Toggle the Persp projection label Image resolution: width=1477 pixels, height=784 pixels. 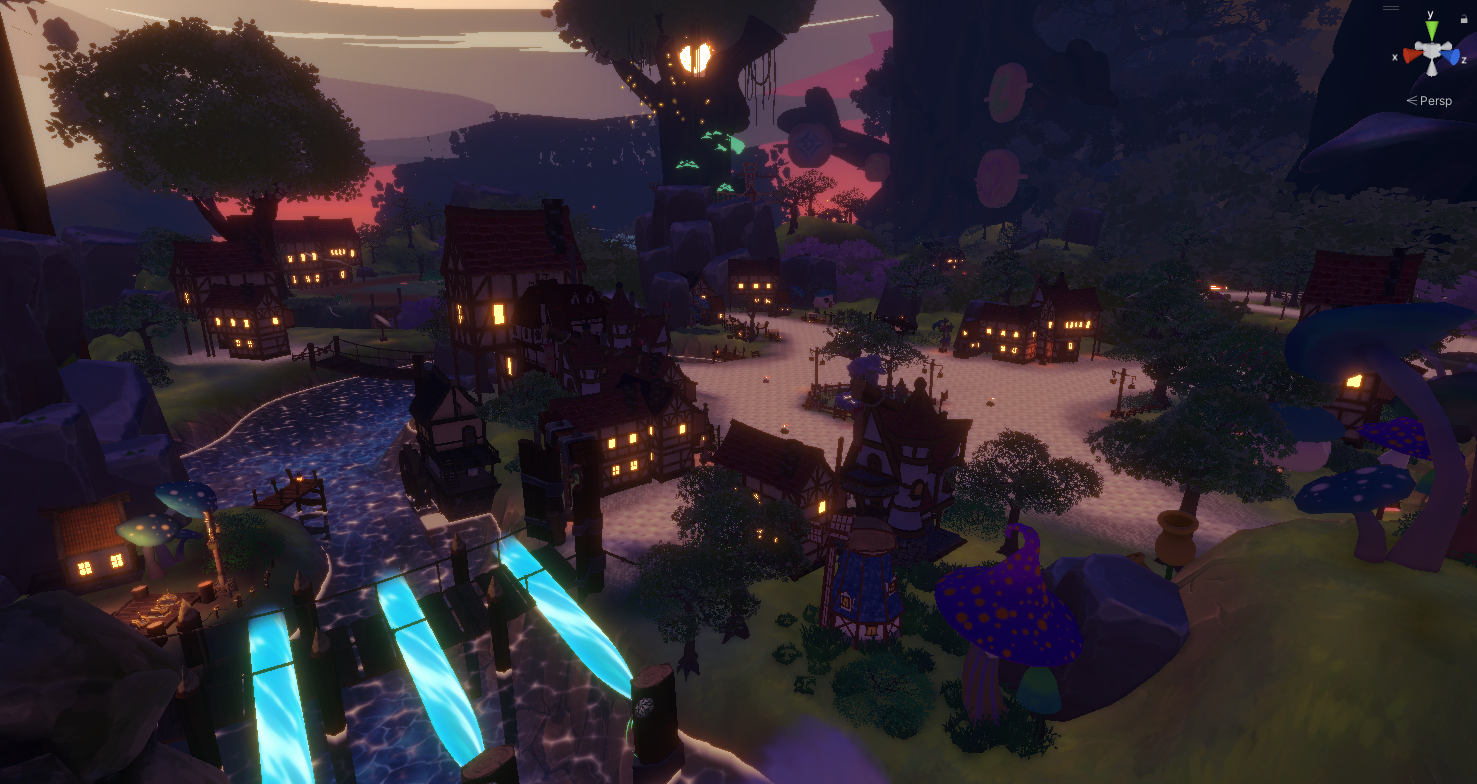(x=1435, y=101)
